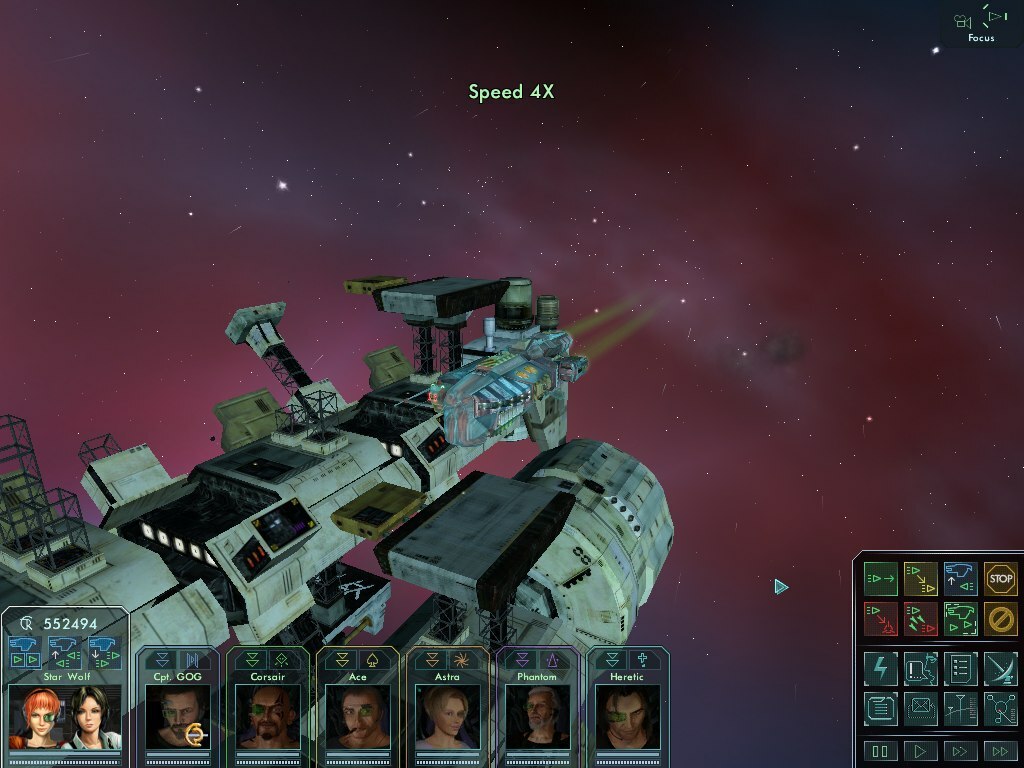Choose Phantom's pilot portrait

[537, 716]
